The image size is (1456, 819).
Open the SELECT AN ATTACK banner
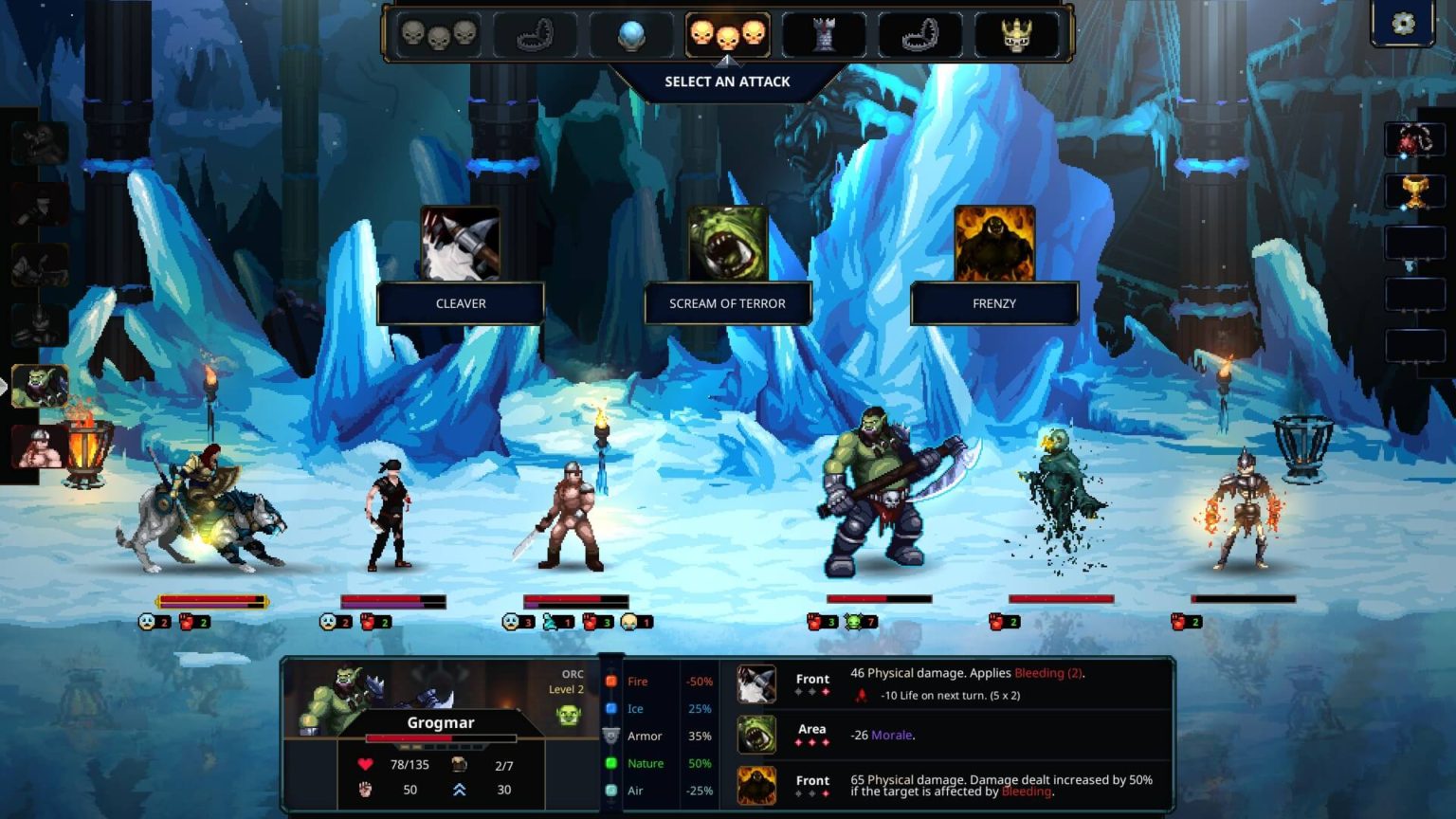pos(728,82)
